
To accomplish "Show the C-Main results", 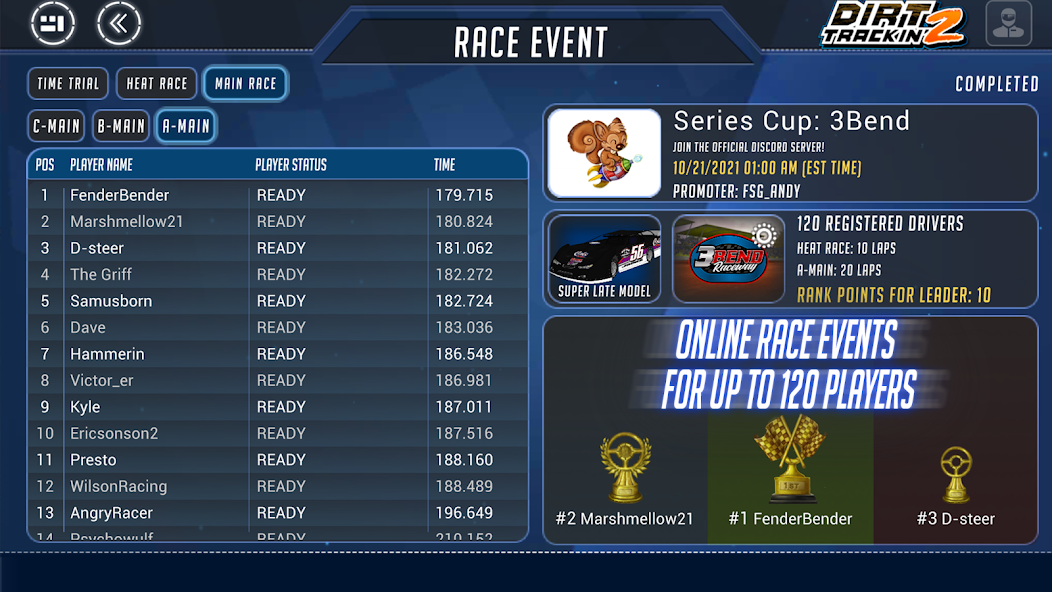I will click(56, 126).
